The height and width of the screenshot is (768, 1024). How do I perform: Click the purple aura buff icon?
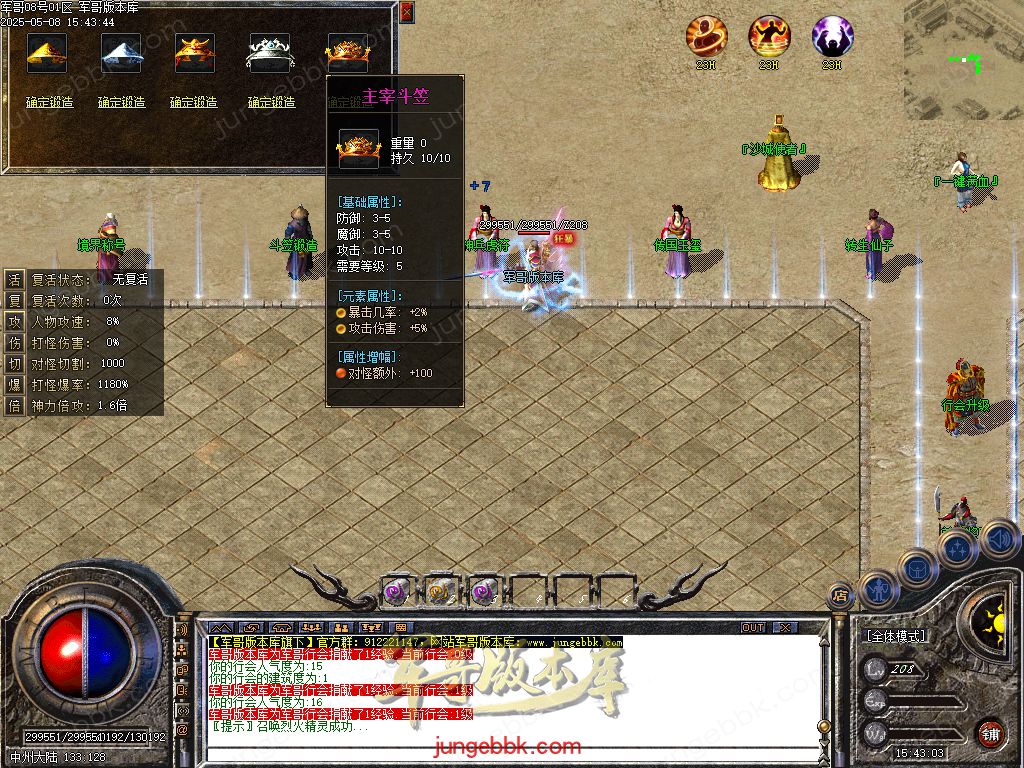point(832,37)
